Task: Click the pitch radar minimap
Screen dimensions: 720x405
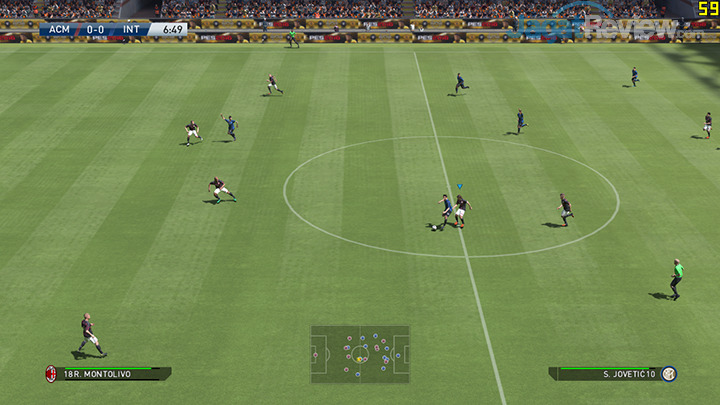Action: tap(360, 354)
